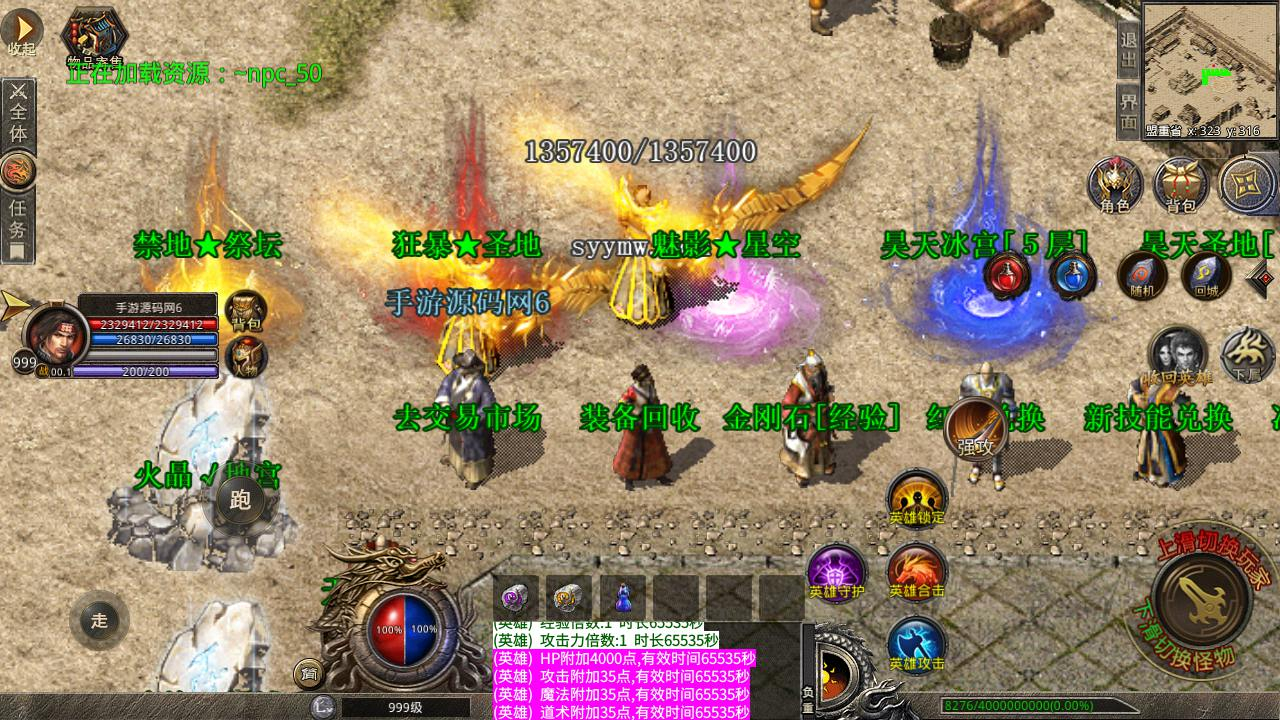Use the 回城 town return stone
This screenshot has height=720, width=1280.
point(1205,275)
